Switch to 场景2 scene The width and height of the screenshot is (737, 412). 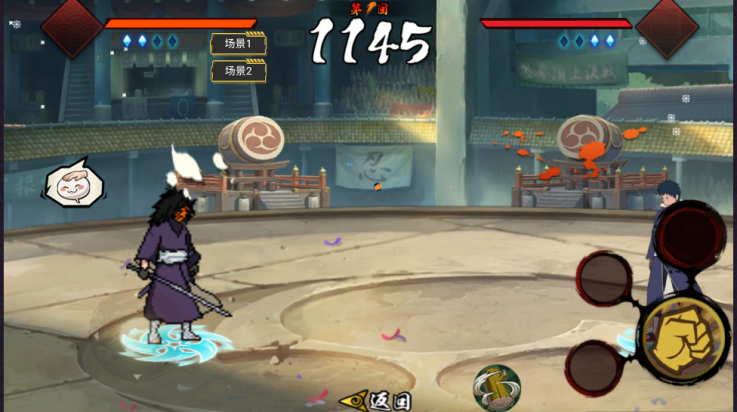[x=238, y=71]
